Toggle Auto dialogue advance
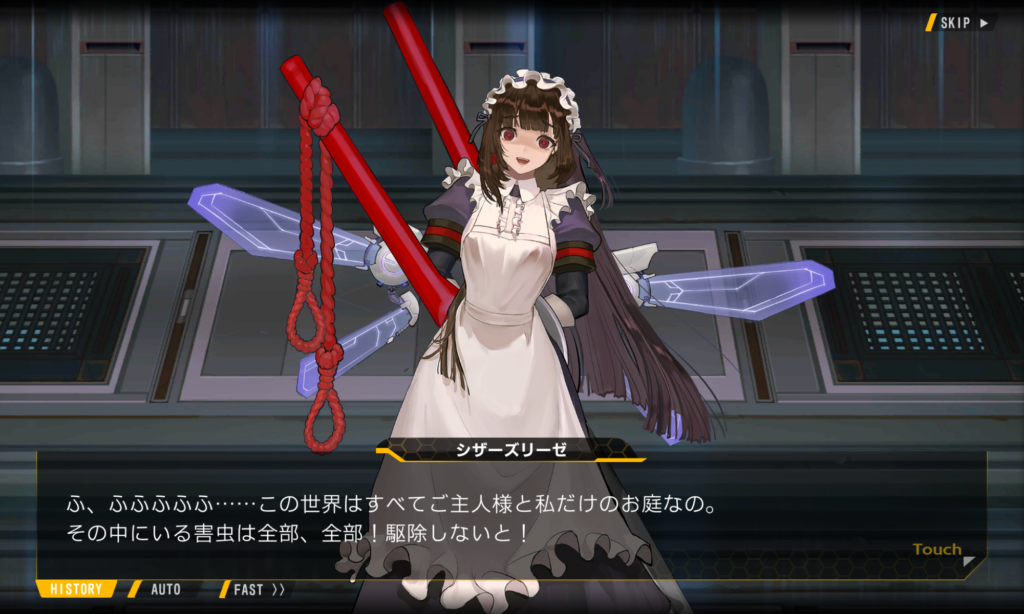This screenshot has height=614, width=1024. click(165, 589)
